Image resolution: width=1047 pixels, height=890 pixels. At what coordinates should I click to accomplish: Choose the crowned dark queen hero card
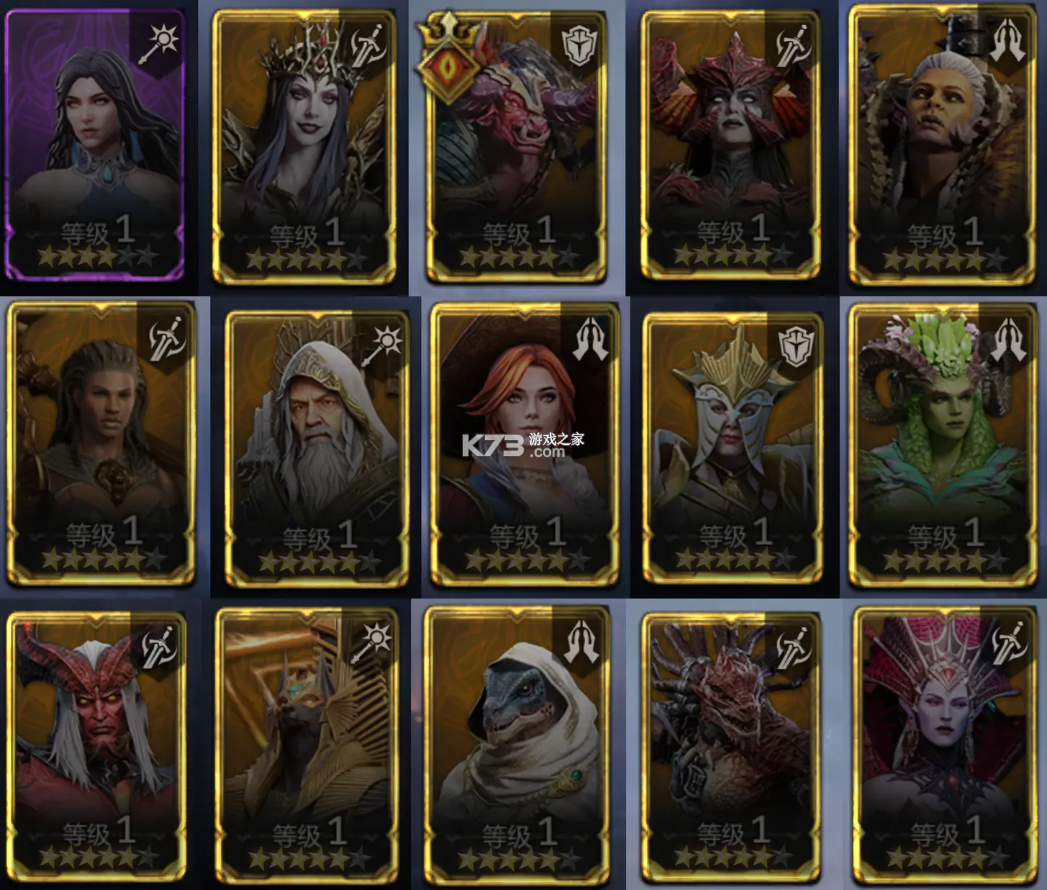305,147
